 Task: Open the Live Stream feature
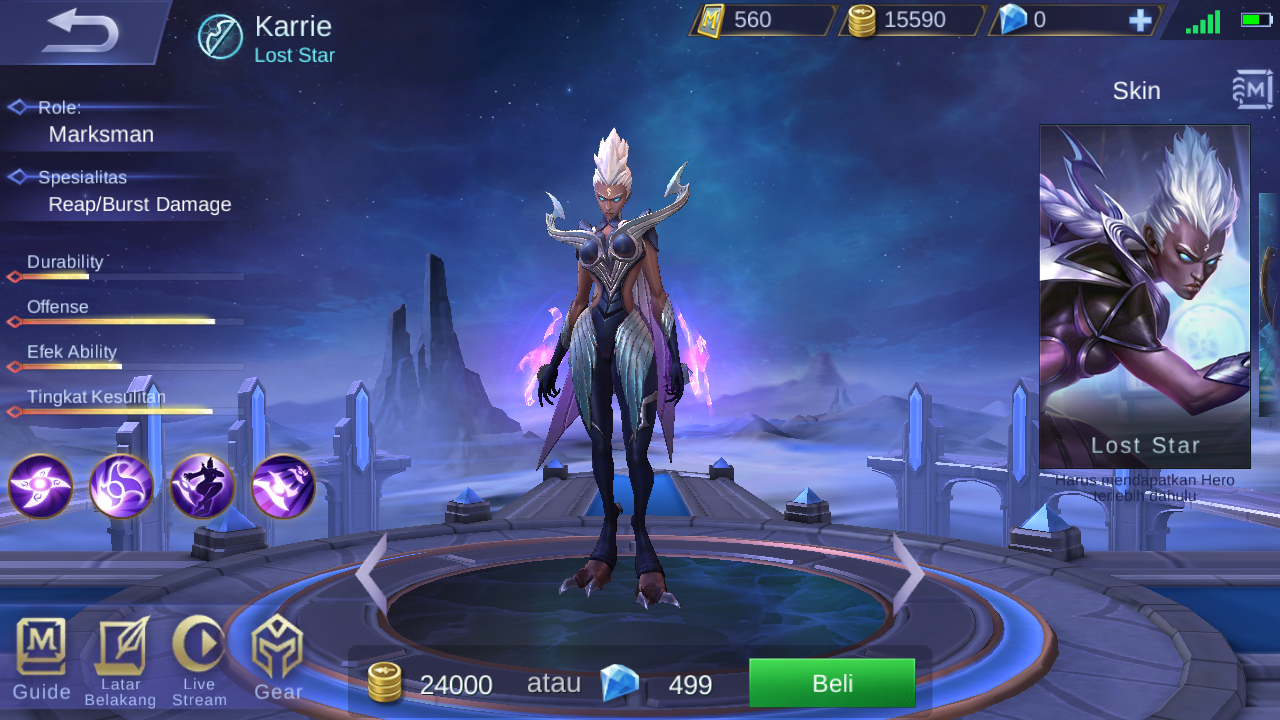click(x=198, y=660)
